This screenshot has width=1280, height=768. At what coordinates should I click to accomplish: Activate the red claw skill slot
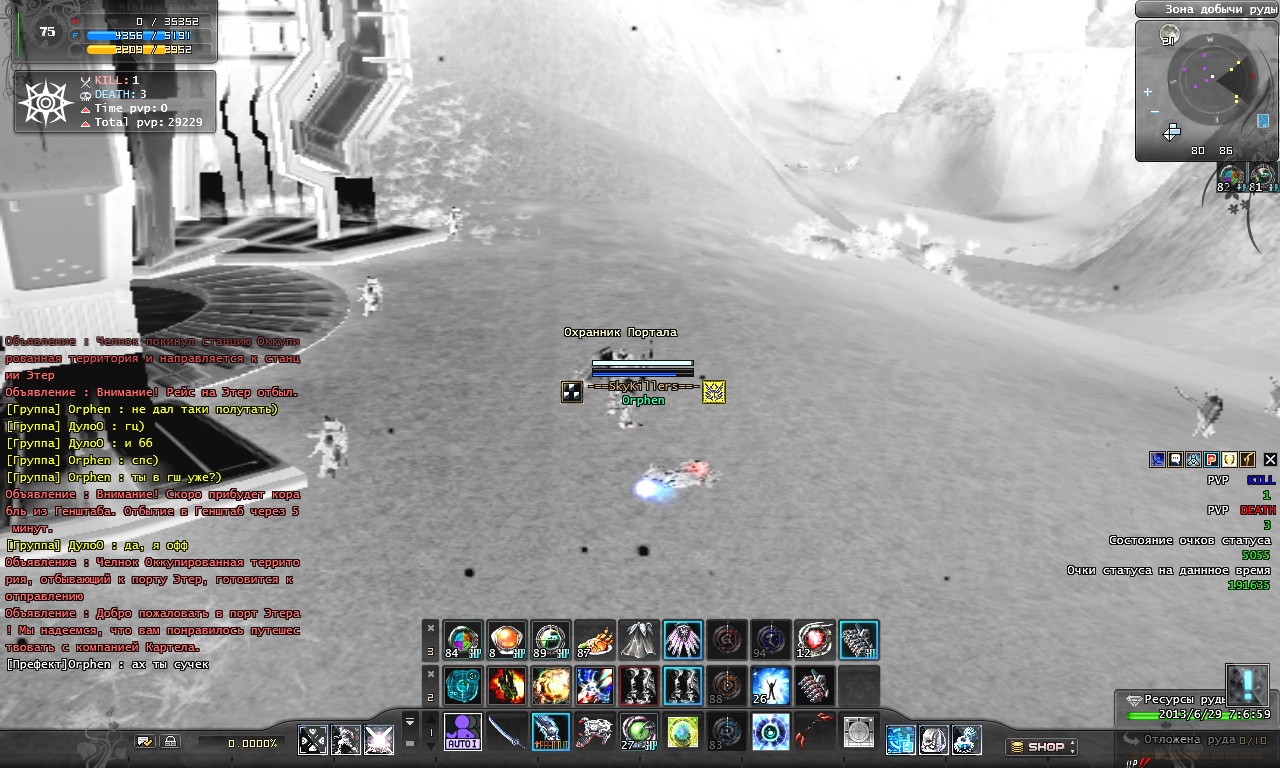pos(814,732)
